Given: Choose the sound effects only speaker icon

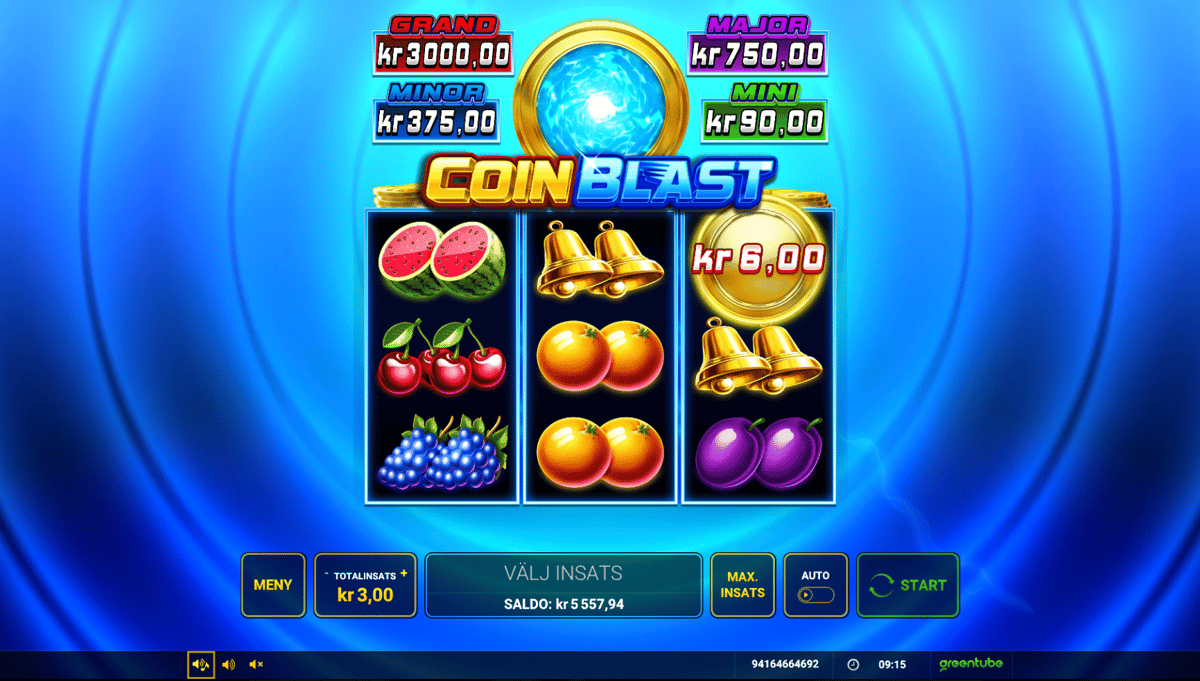Looking at the screenshot, I should [229, 664].
